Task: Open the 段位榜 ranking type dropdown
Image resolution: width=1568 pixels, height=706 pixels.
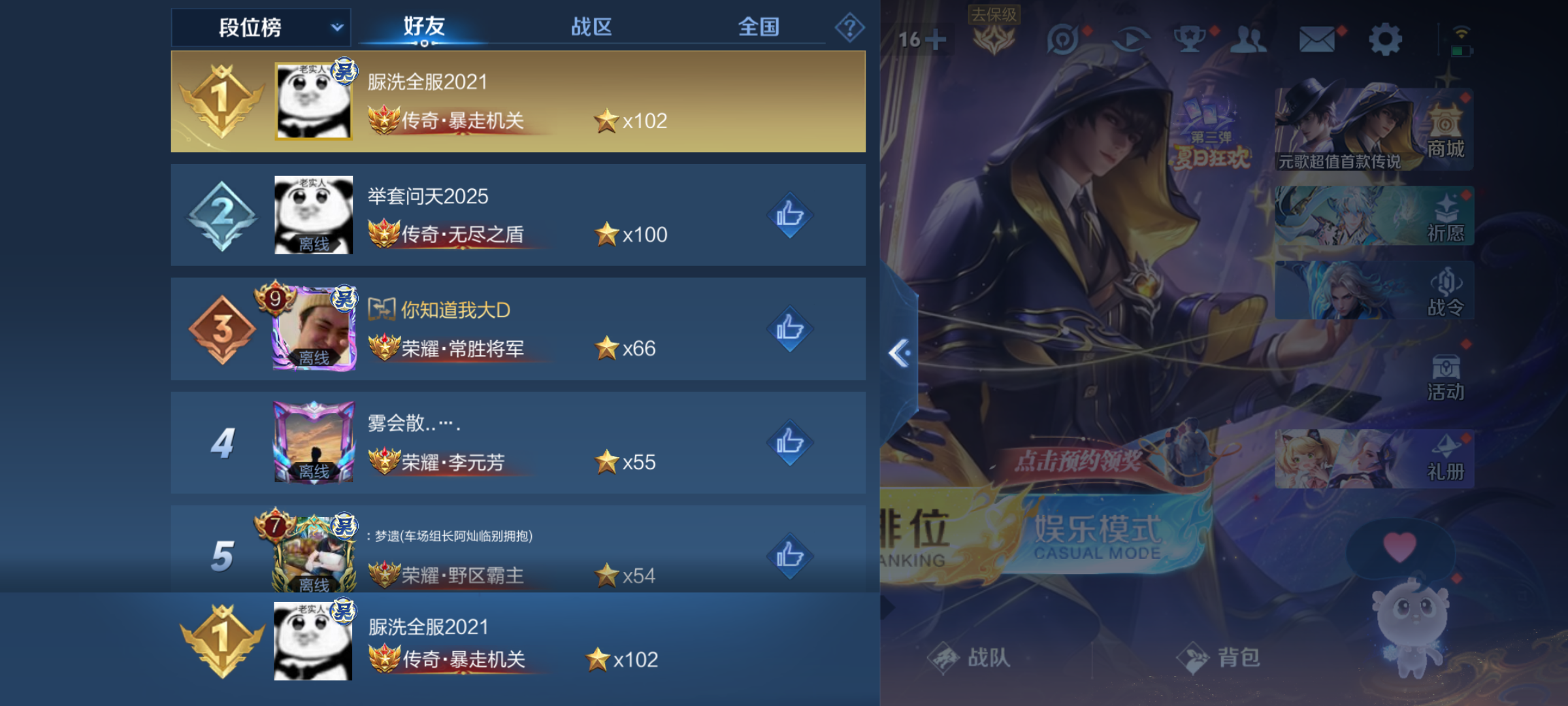Action: (x=259, y=27)
